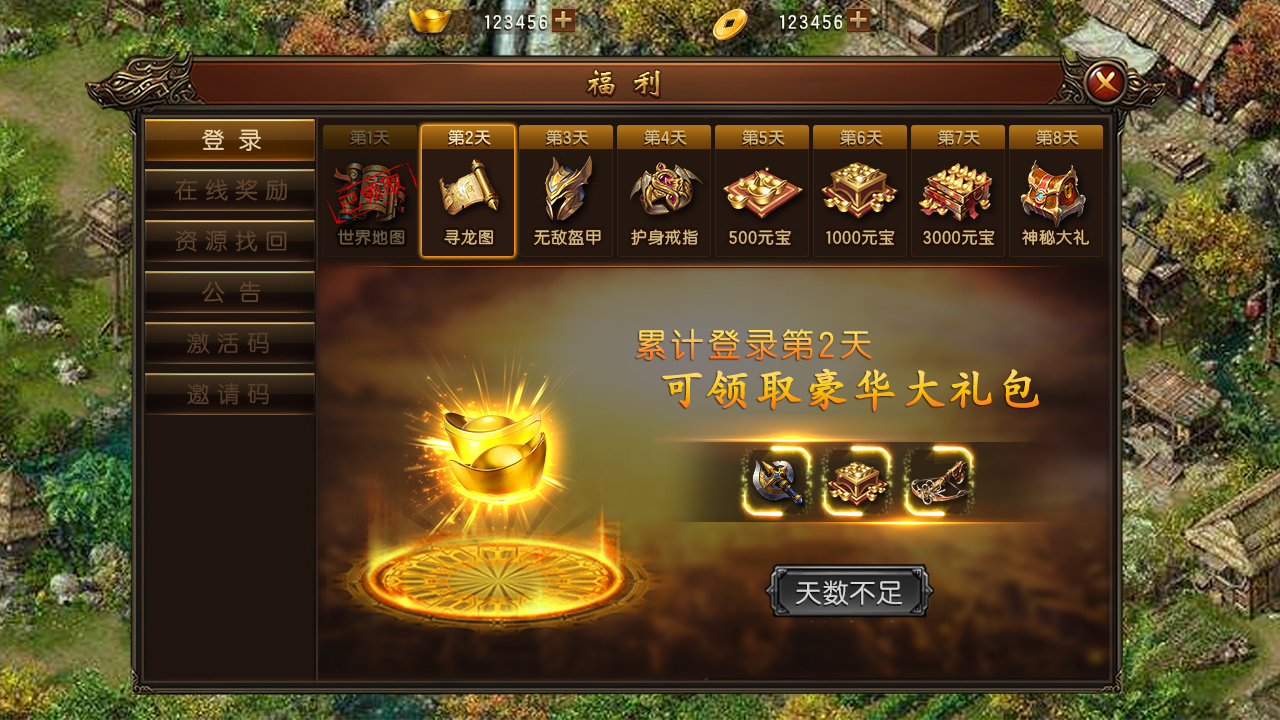
Task: Switch to the 在线奖励 sidebar section
Action: (229, 191)
